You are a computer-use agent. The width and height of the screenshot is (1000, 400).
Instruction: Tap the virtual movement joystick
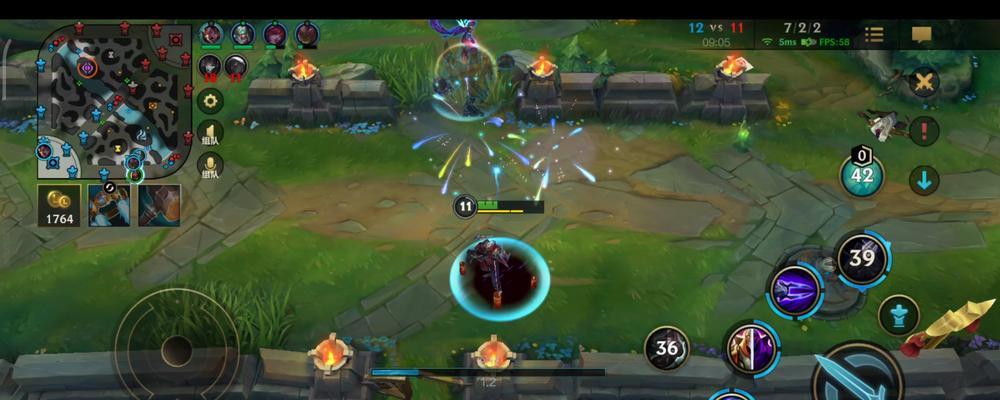(x=177, y=349)
